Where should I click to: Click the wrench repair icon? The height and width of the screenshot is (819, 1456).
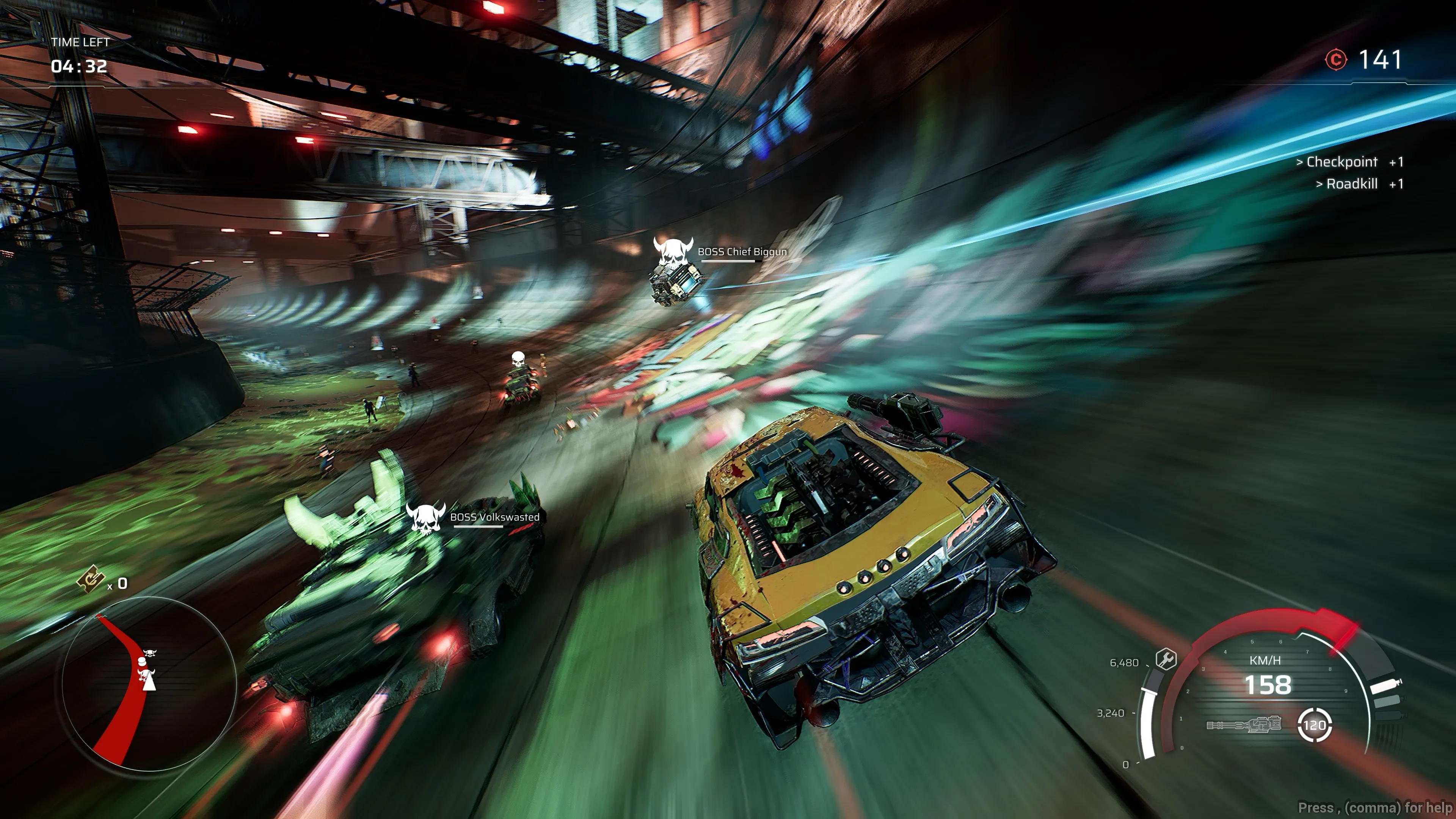click(1166, 659)
